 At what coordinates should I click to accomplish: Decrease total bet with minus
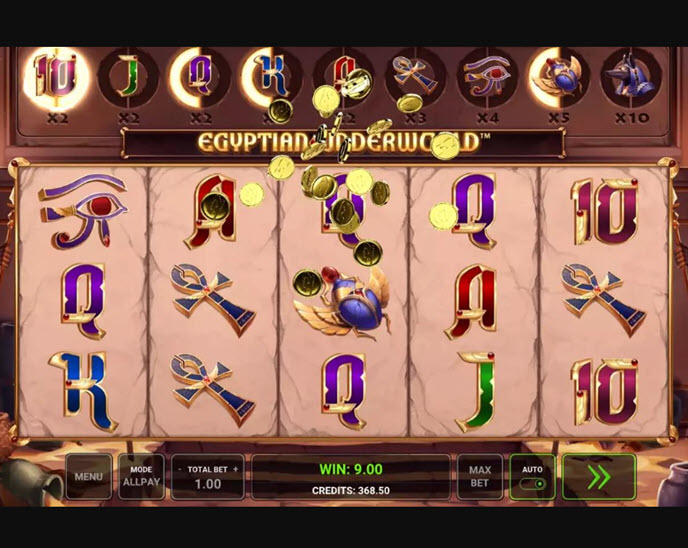pos(179,469)
